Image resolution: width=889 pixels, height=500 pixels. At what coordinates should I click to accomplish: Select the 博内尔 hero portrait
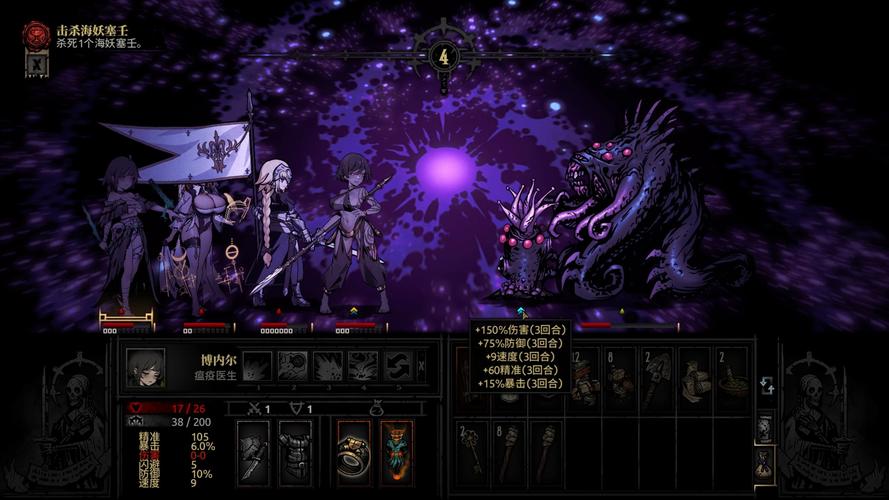pos(146,367)
